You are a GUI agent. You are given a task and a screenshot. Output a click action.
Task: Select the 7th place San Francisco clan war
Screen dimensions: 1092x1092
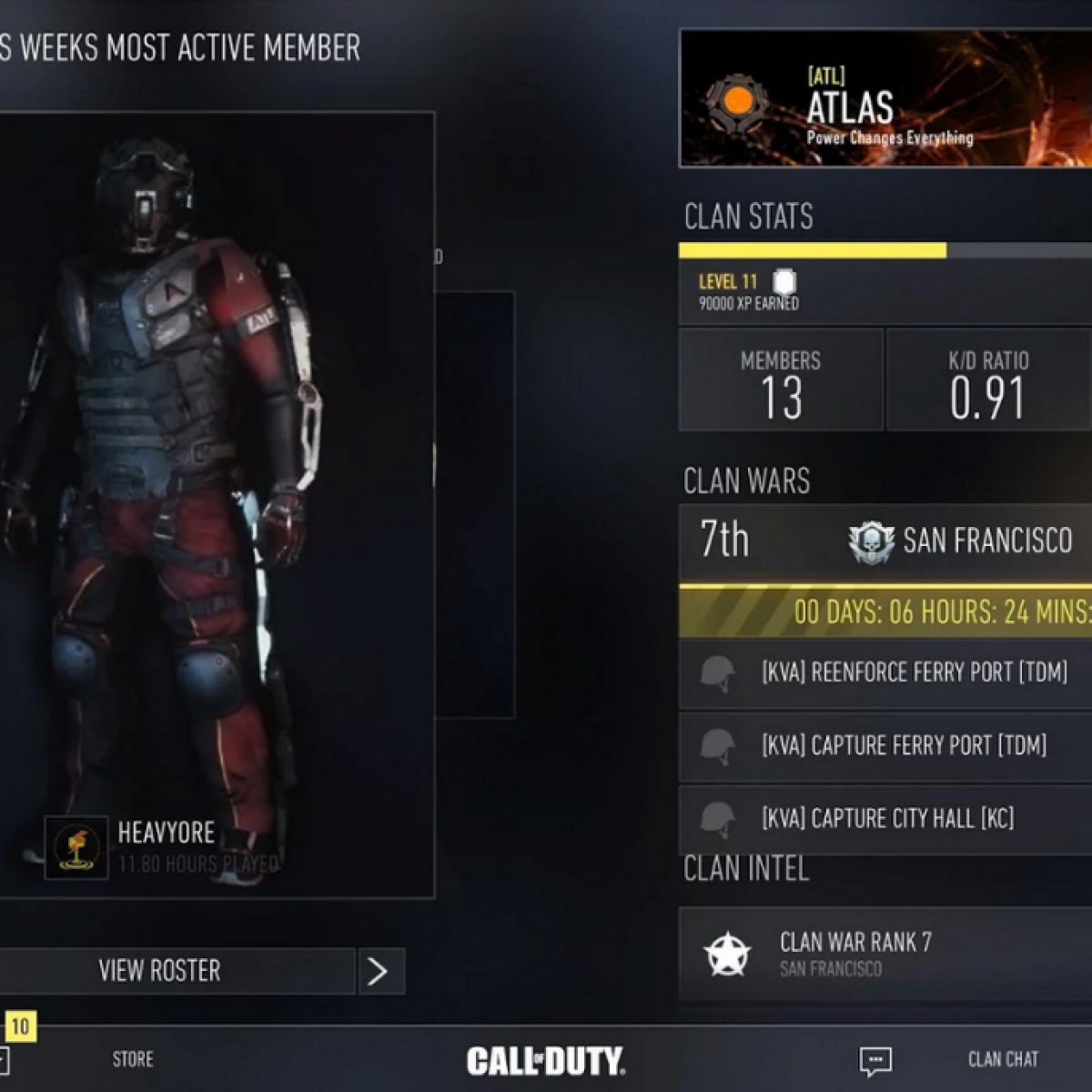pyautogui.click(x=885, y=541)
